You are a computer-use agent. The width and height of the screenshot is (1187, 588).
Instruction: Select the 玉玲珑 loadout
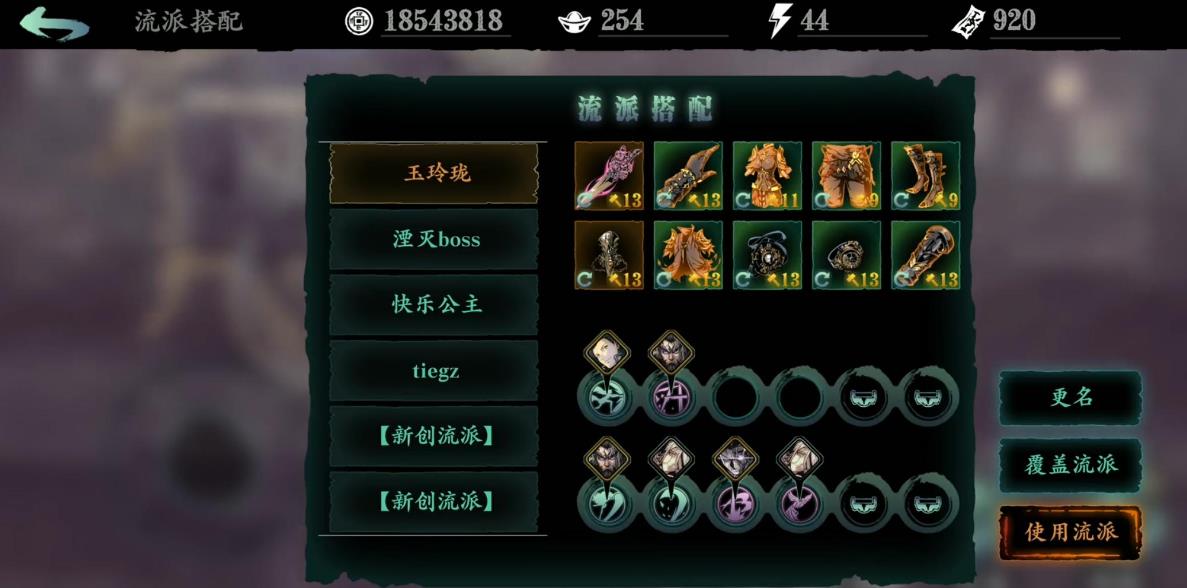(434, 173)
